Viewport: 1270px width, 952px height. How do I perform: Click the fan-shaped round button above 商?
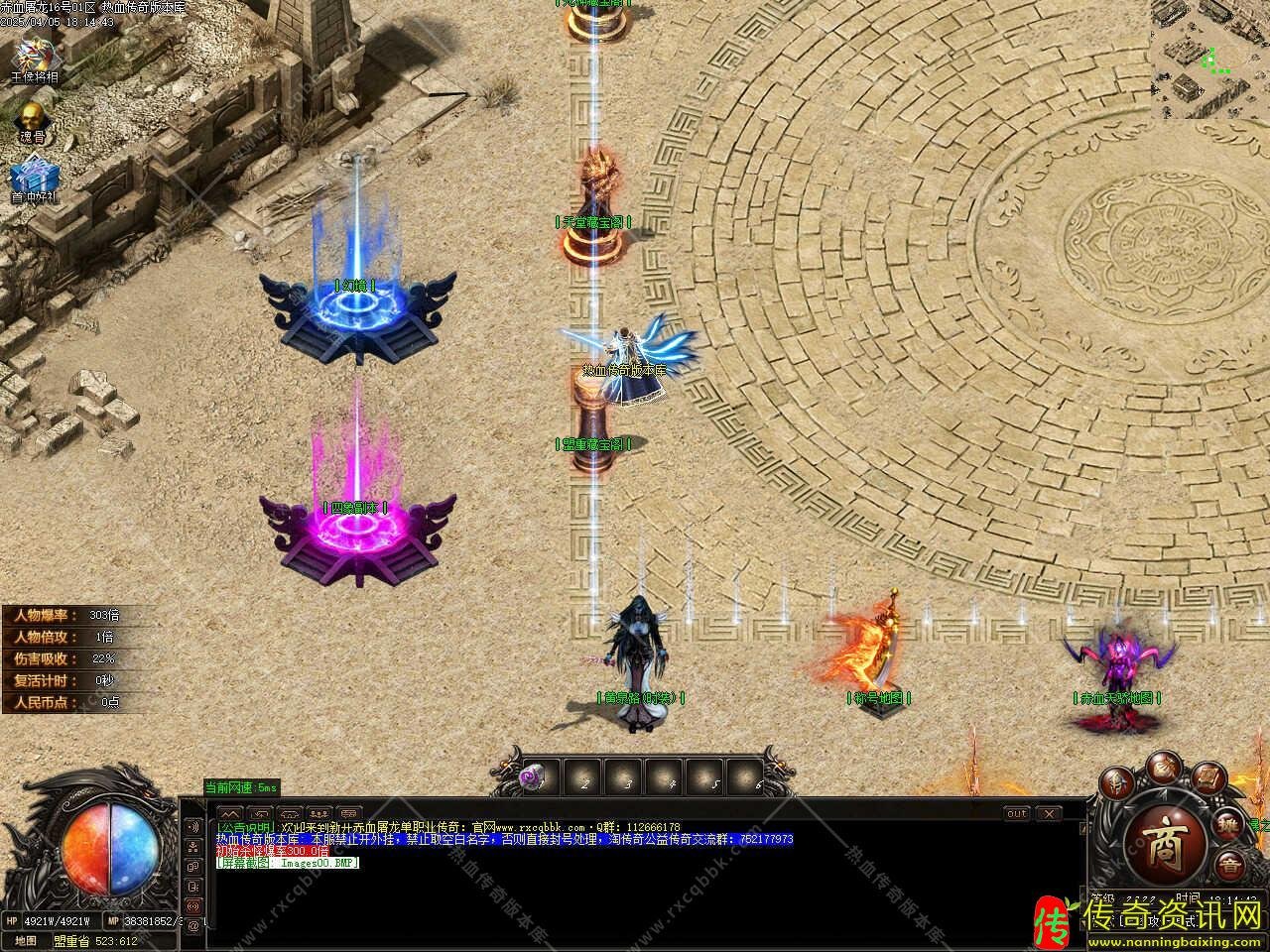tap(1162, 765)
